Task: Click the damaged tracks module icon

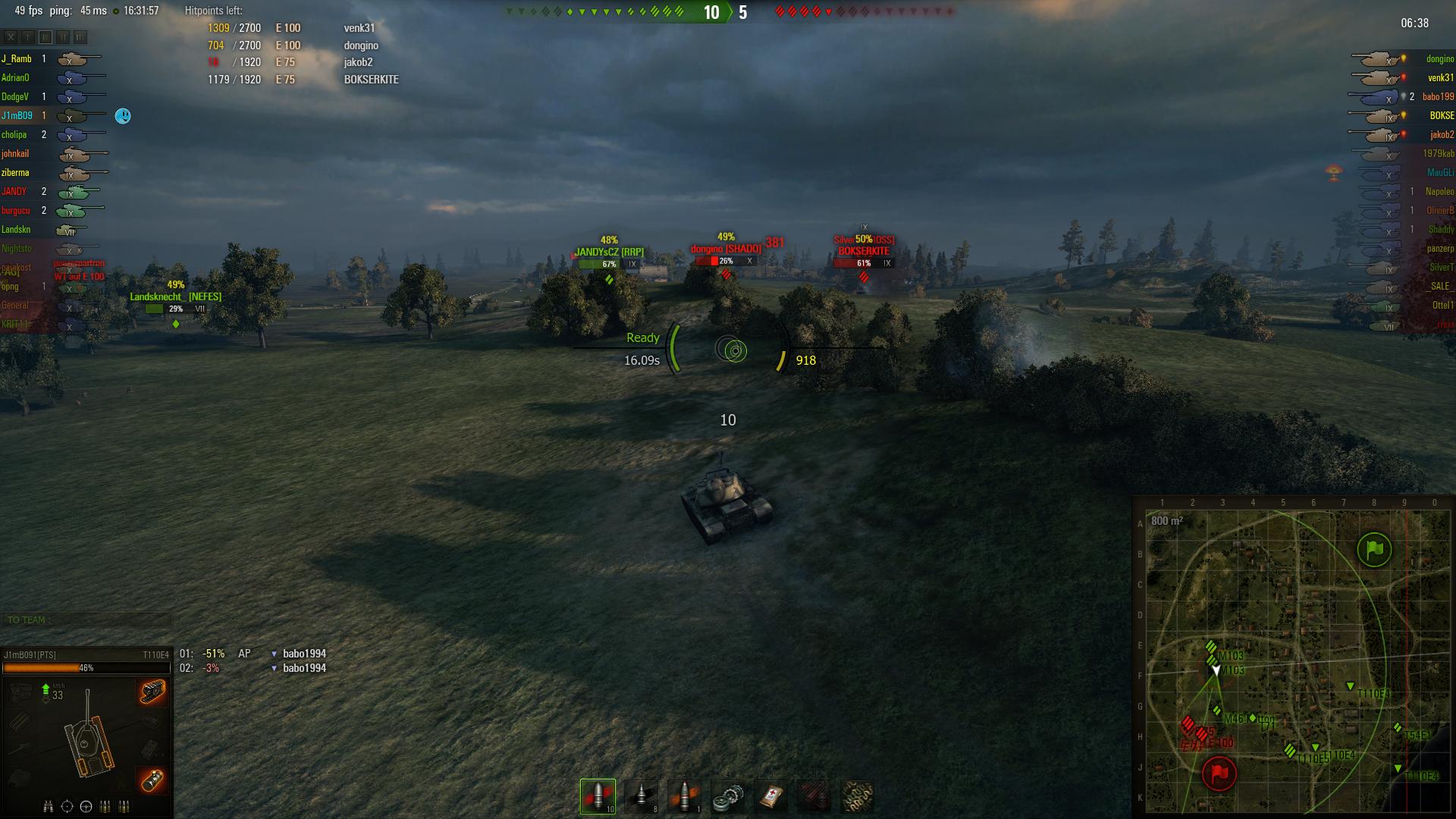Action: (x=152, y=692)
